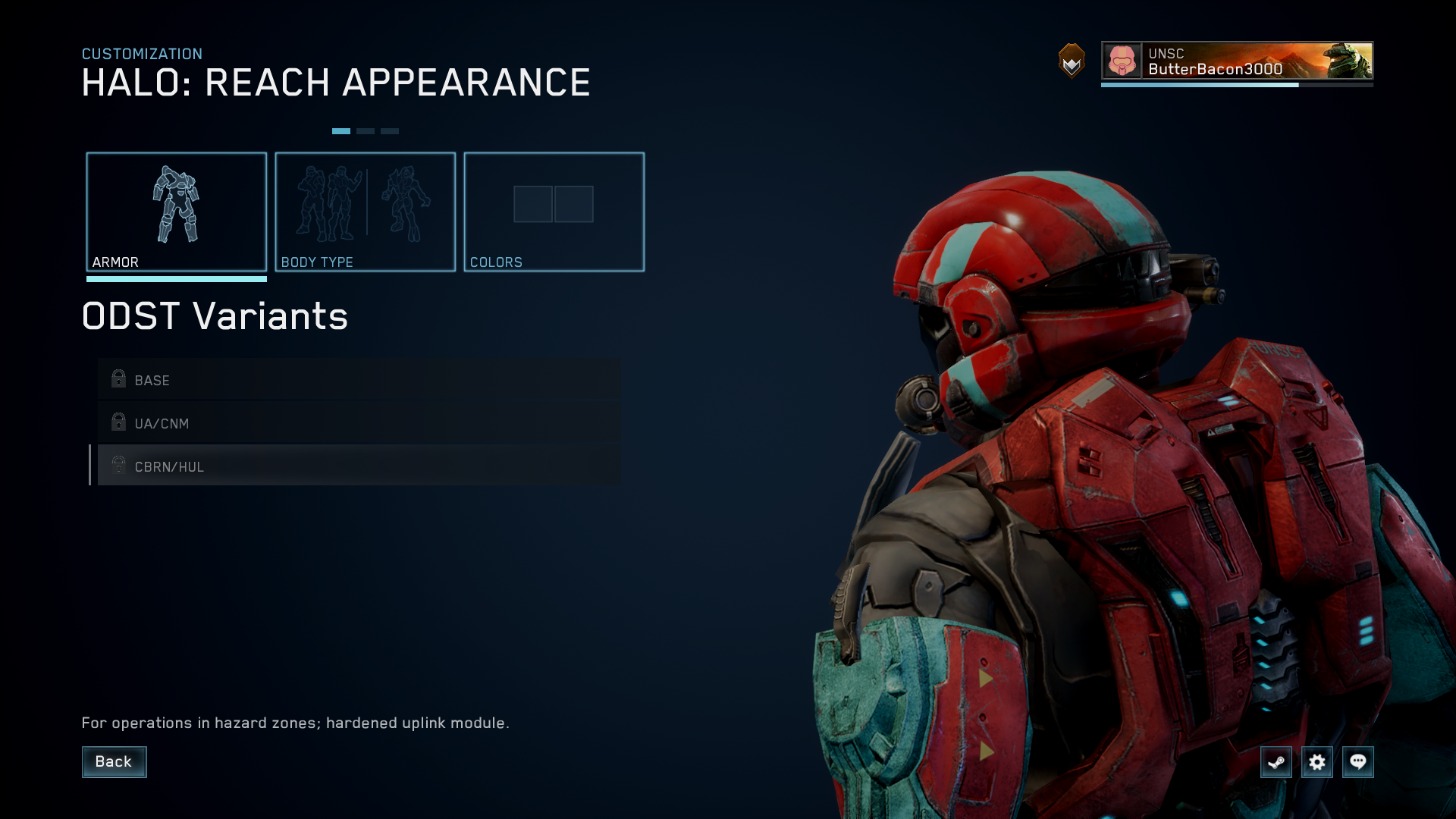1456x819 pixels.
Task: Click the armor silhouette icon in the Armor card
Action: (177, 204)
